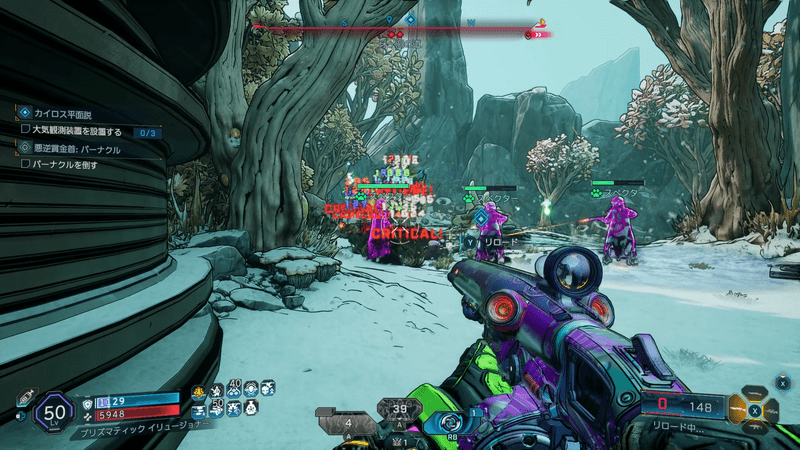This screenshot has width=800, height=450.
Task: Click the top compass bar
Action: point(400,30)
